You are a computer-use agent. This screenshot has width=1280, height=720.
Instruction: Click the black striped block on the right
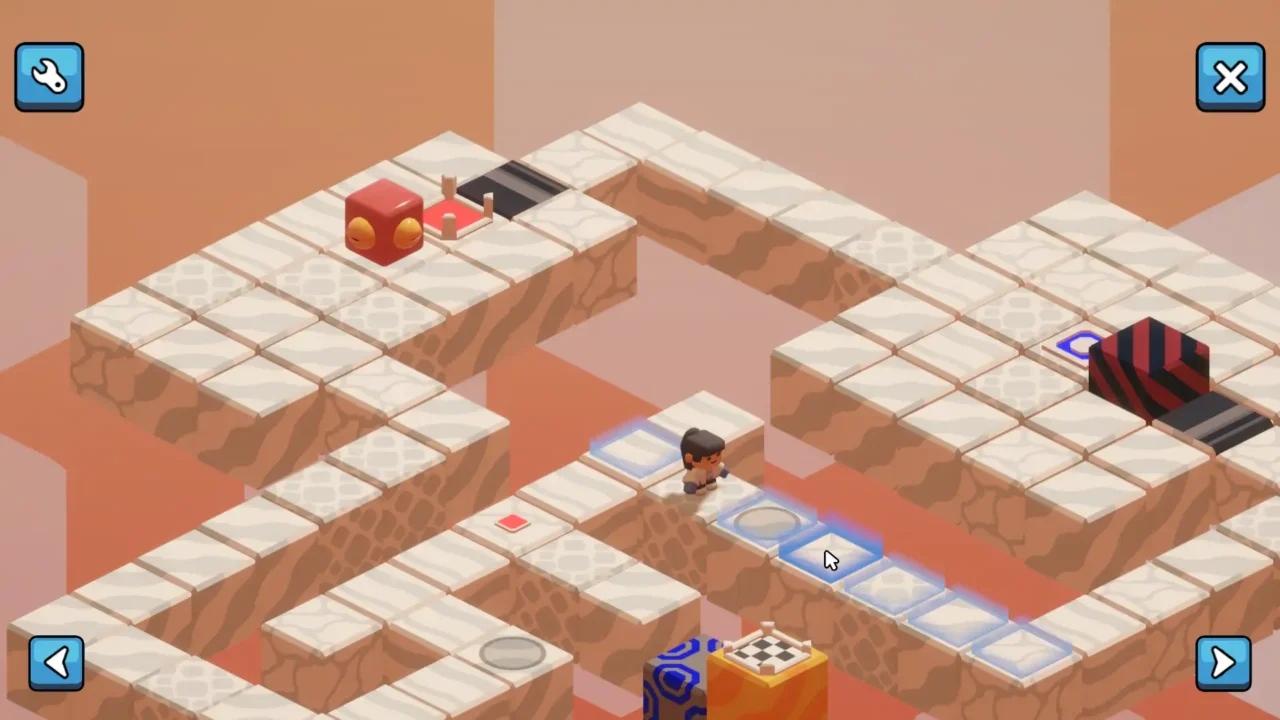1150,365
